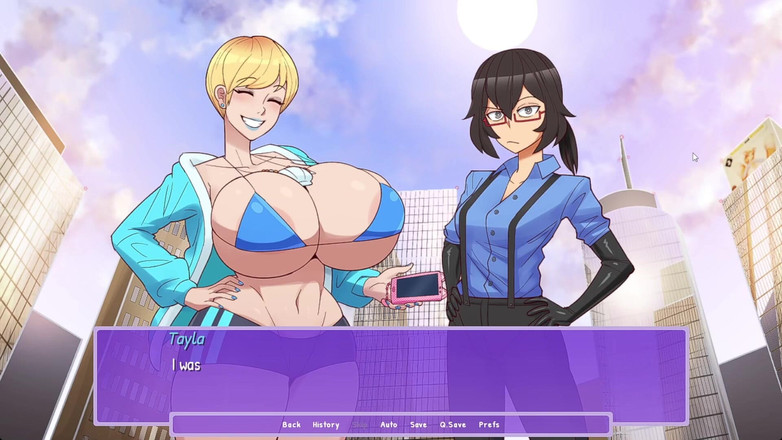The width and height of the screenshot is (782, 440).
Task: Quick save with Q.Save
Action: coord(452,425)
